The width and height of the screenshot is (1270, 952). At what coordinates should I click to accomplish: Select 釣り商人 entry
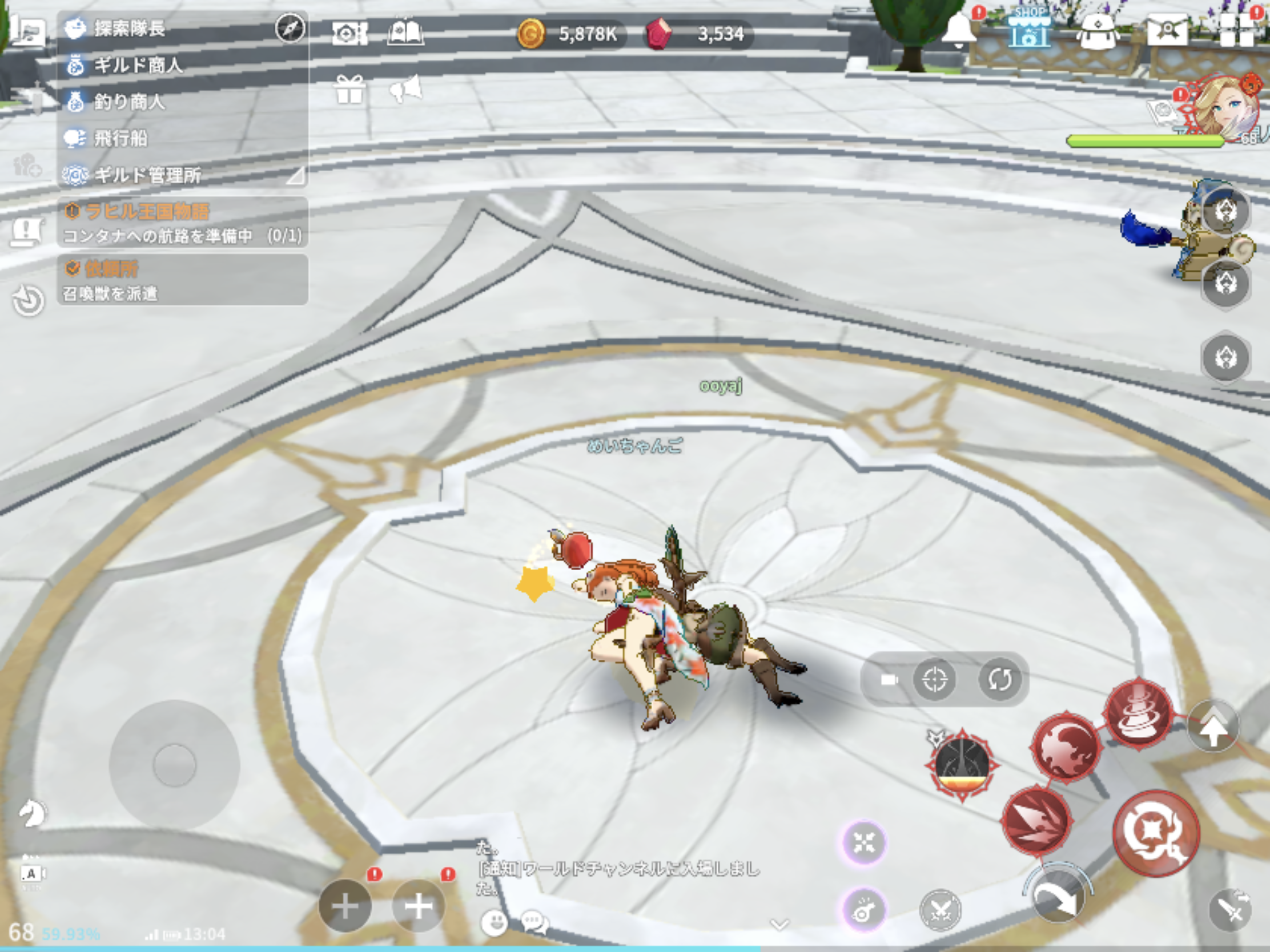pos(129,102)
